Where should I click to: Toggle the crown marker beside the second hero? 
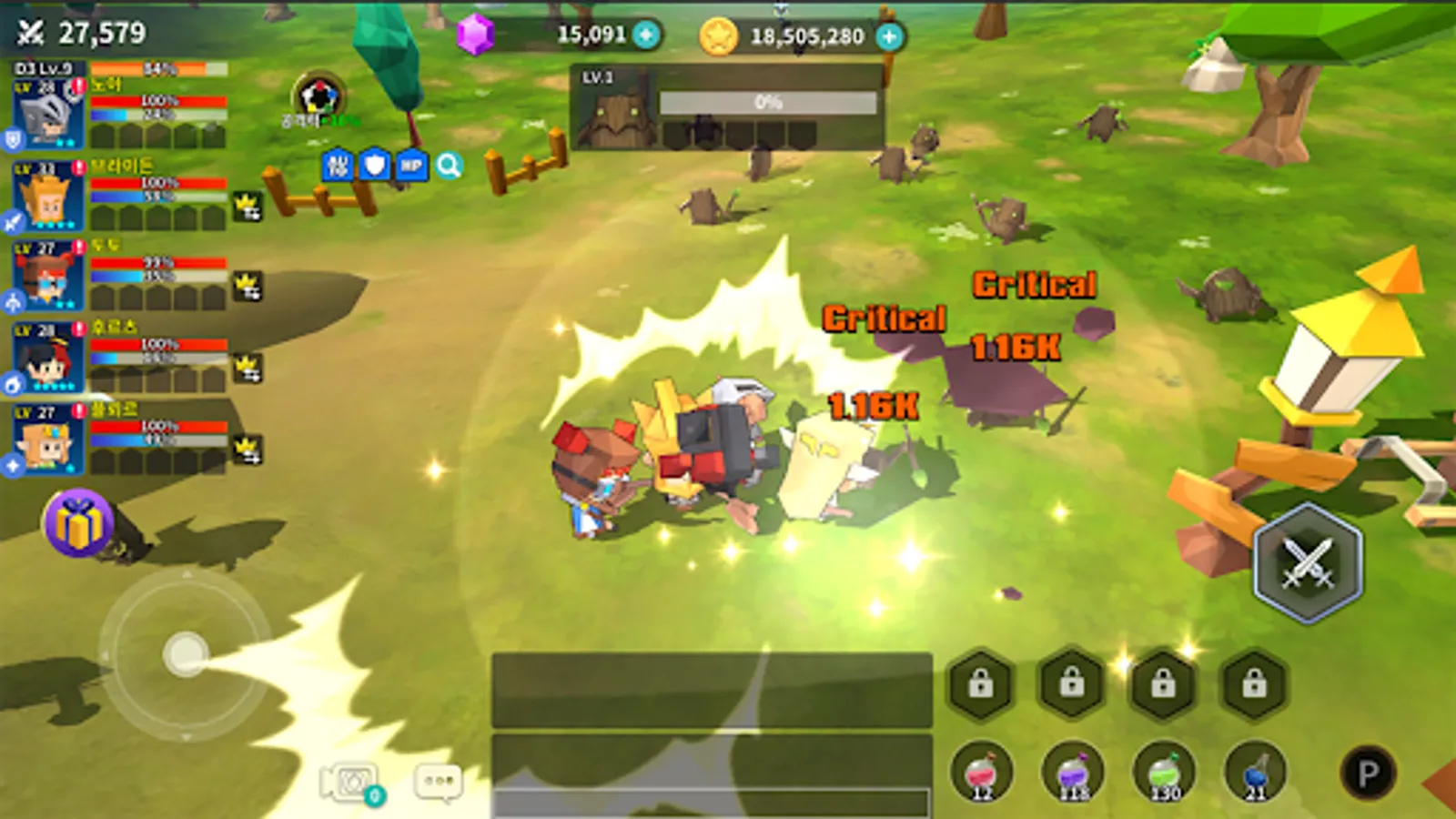click(248, 206)
